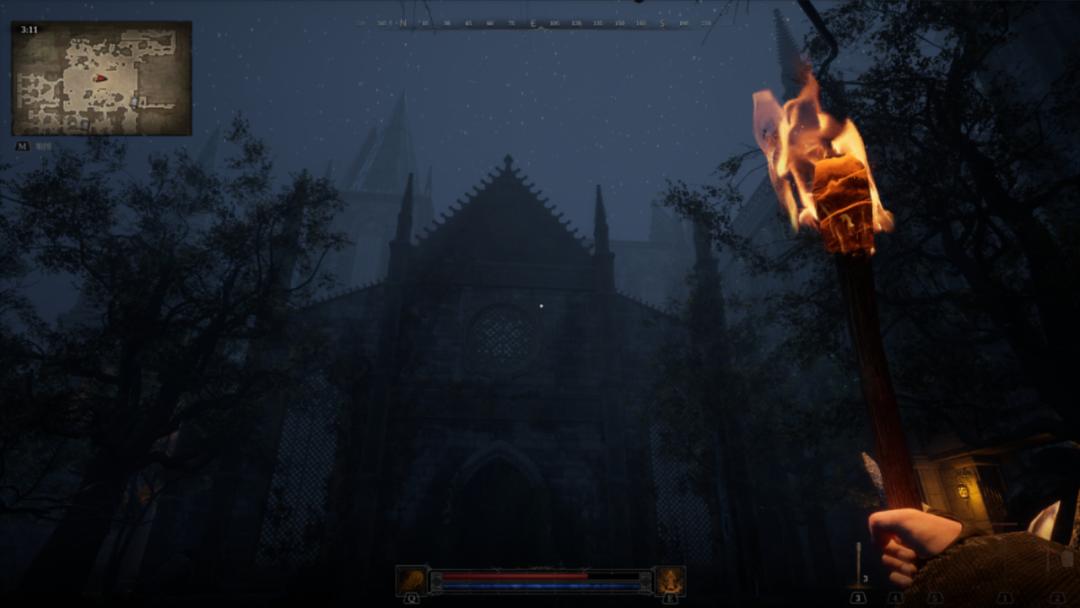The width and height of the screenshot is (1080, 608).
Task: Select the left skill icon beside the health bar
Action: (x=411, y=580)
